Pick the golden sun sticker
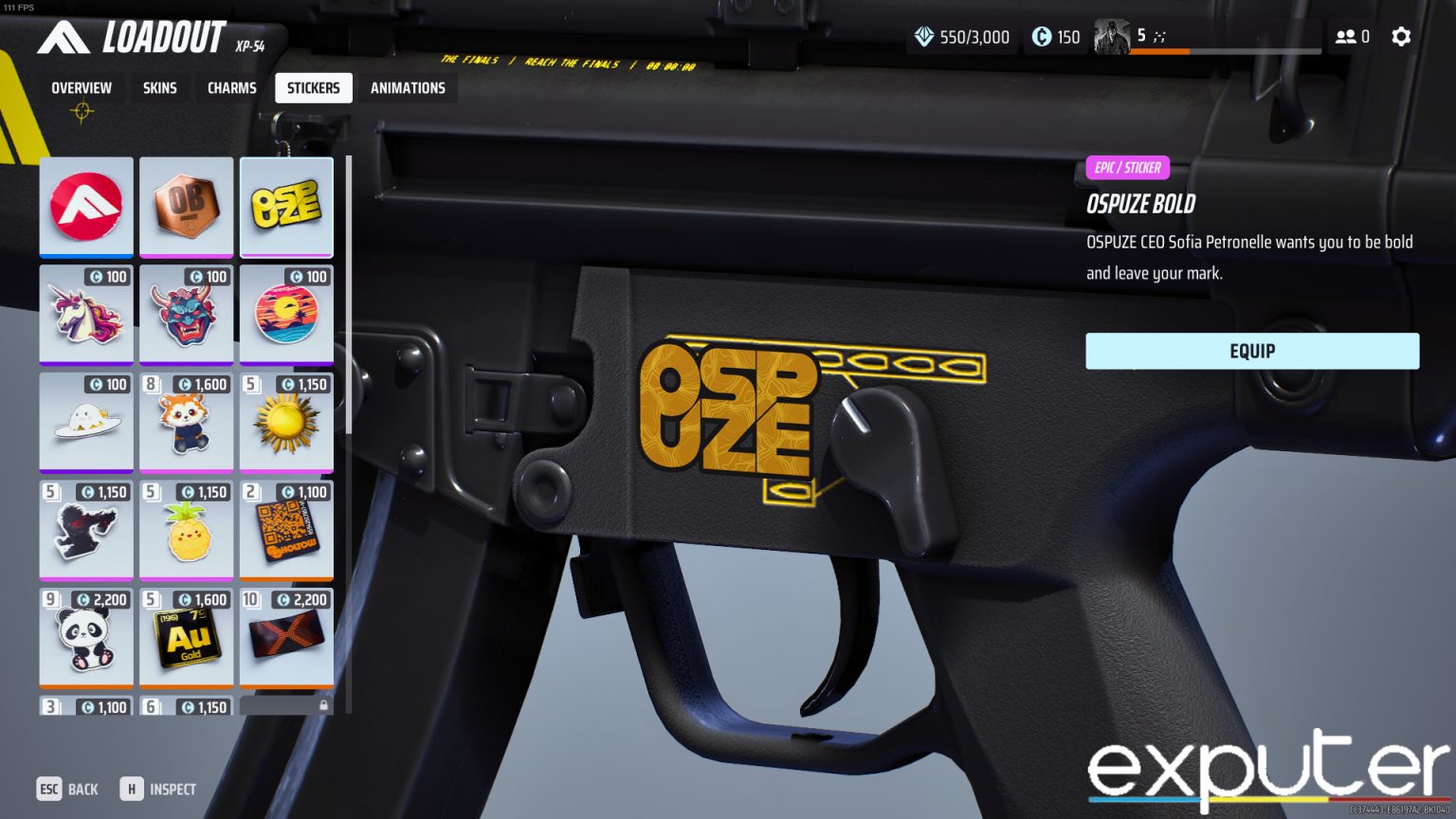Viewport: 1456px width, 819px height. click(x=286, y=423)
